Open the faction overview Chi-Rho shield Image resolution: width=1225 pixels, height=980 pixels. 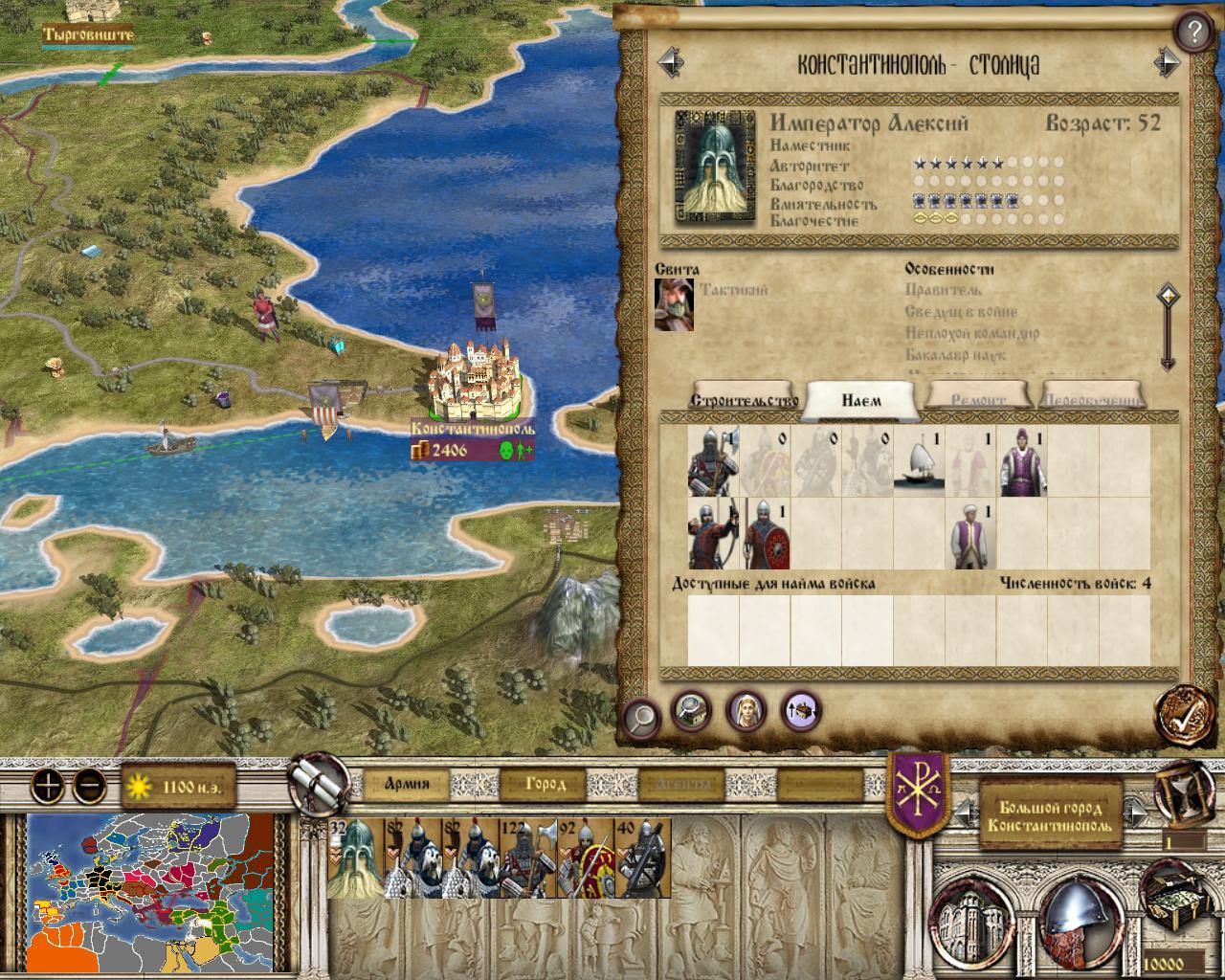coord(918,791)
